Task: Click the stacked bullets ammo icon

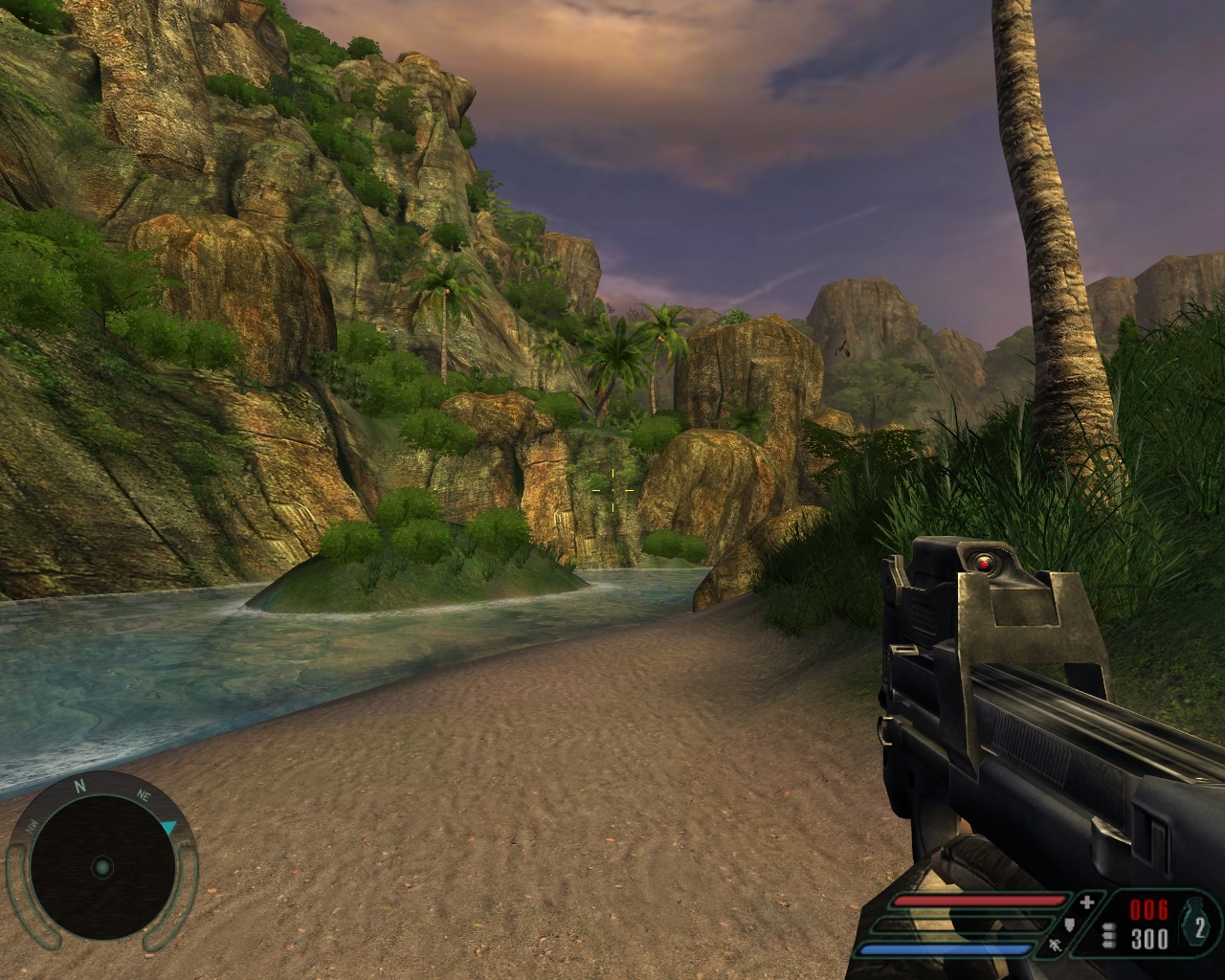Action: coord(1109,938)
